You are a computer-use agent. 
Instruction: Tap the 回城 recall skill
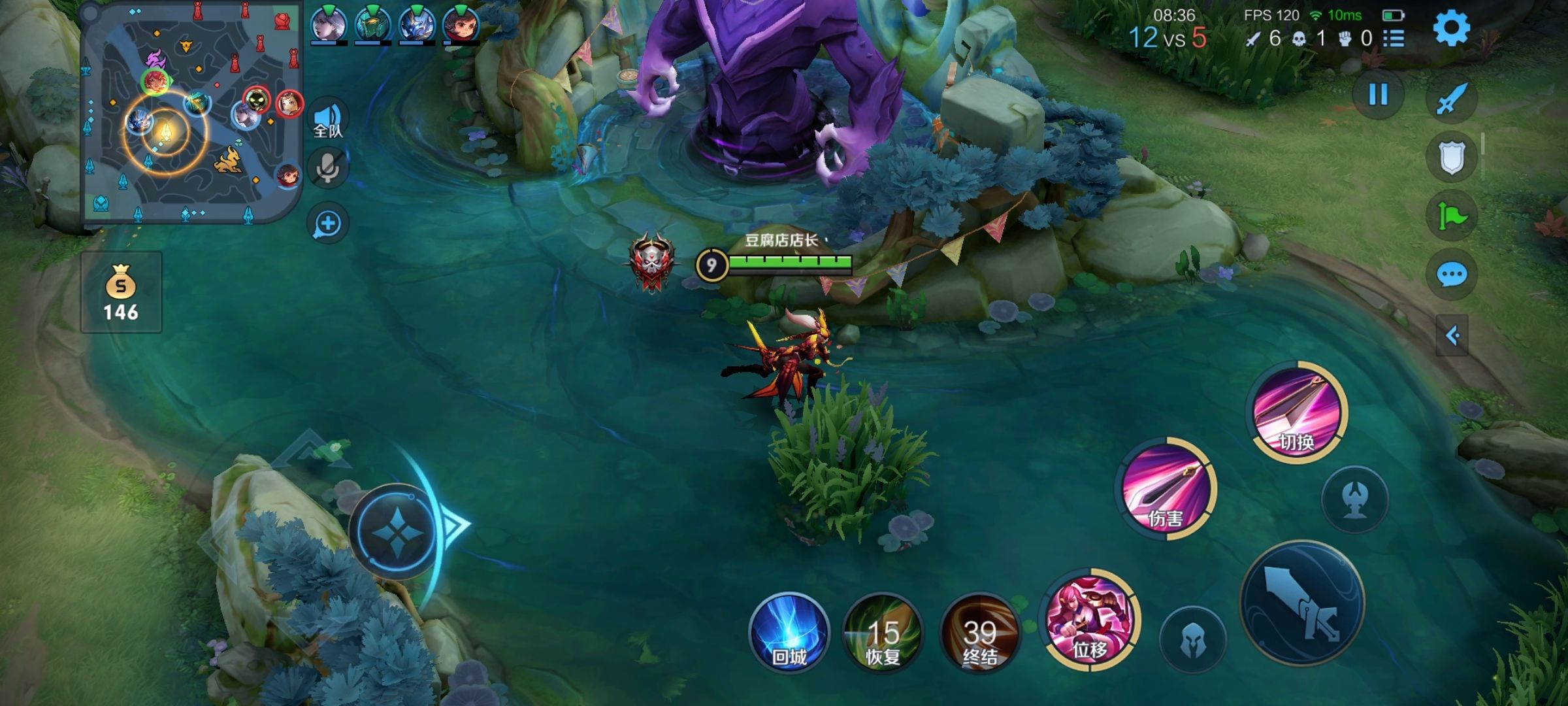click(x=789, y=633)
